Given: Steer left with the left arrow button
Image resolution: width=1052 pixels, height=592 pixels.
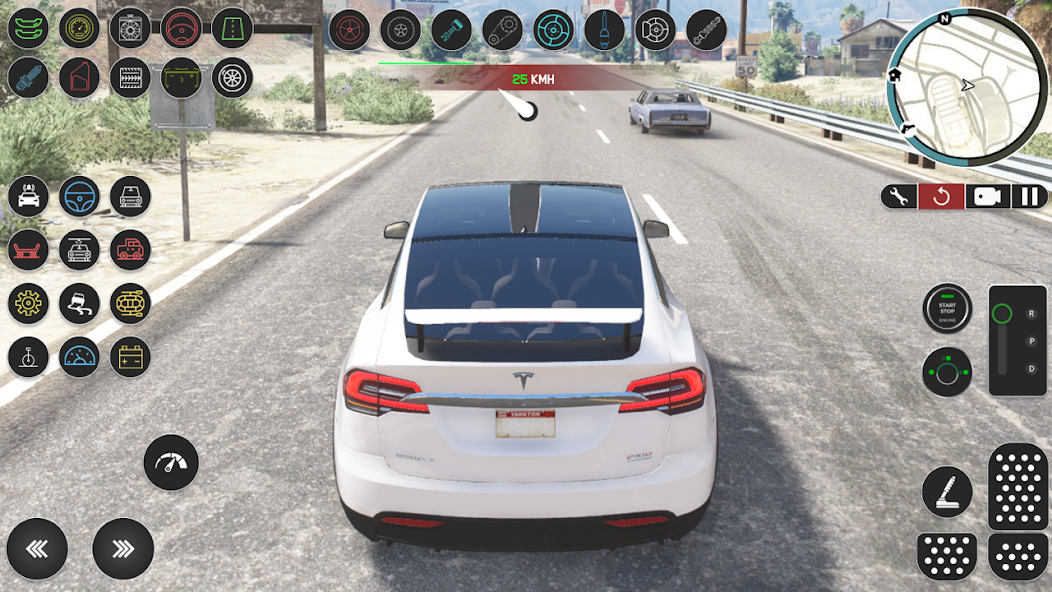Looking at the screenshot, I should [37, 549].
